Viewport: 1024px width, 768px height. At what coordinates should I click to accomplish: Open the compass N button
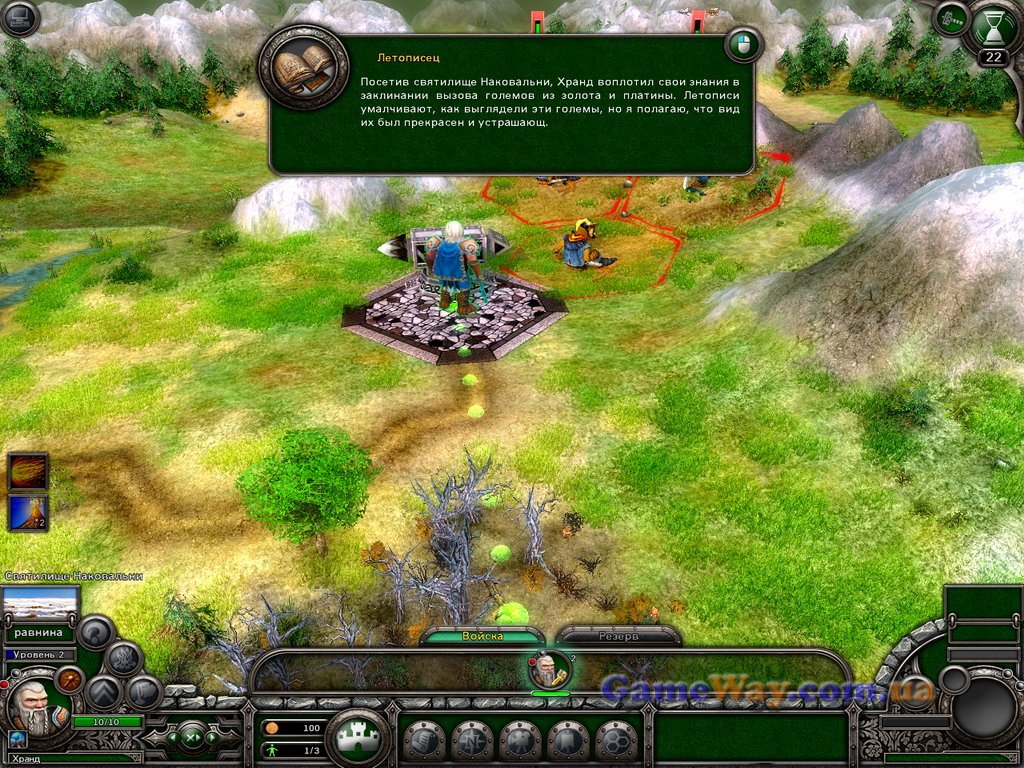(x=472, y=741)
